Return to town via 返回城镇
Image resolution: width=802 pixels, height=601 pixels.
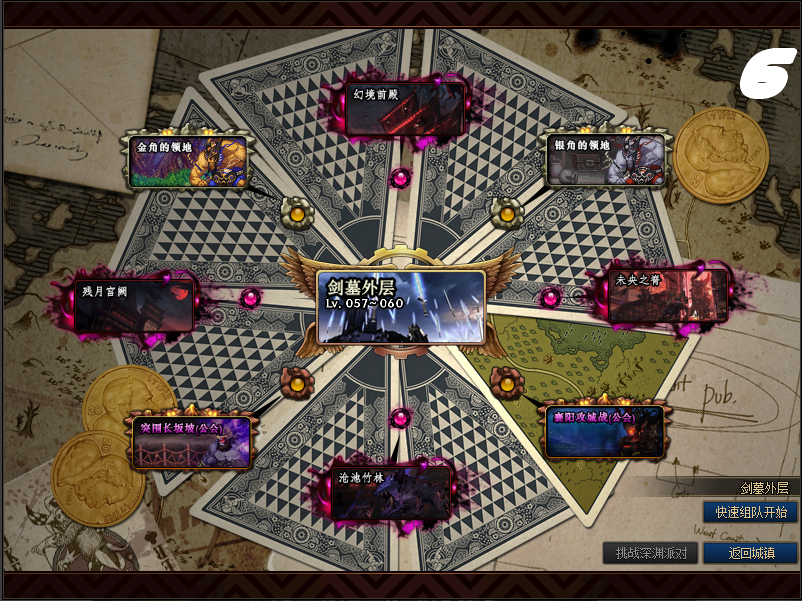point(750,553)
